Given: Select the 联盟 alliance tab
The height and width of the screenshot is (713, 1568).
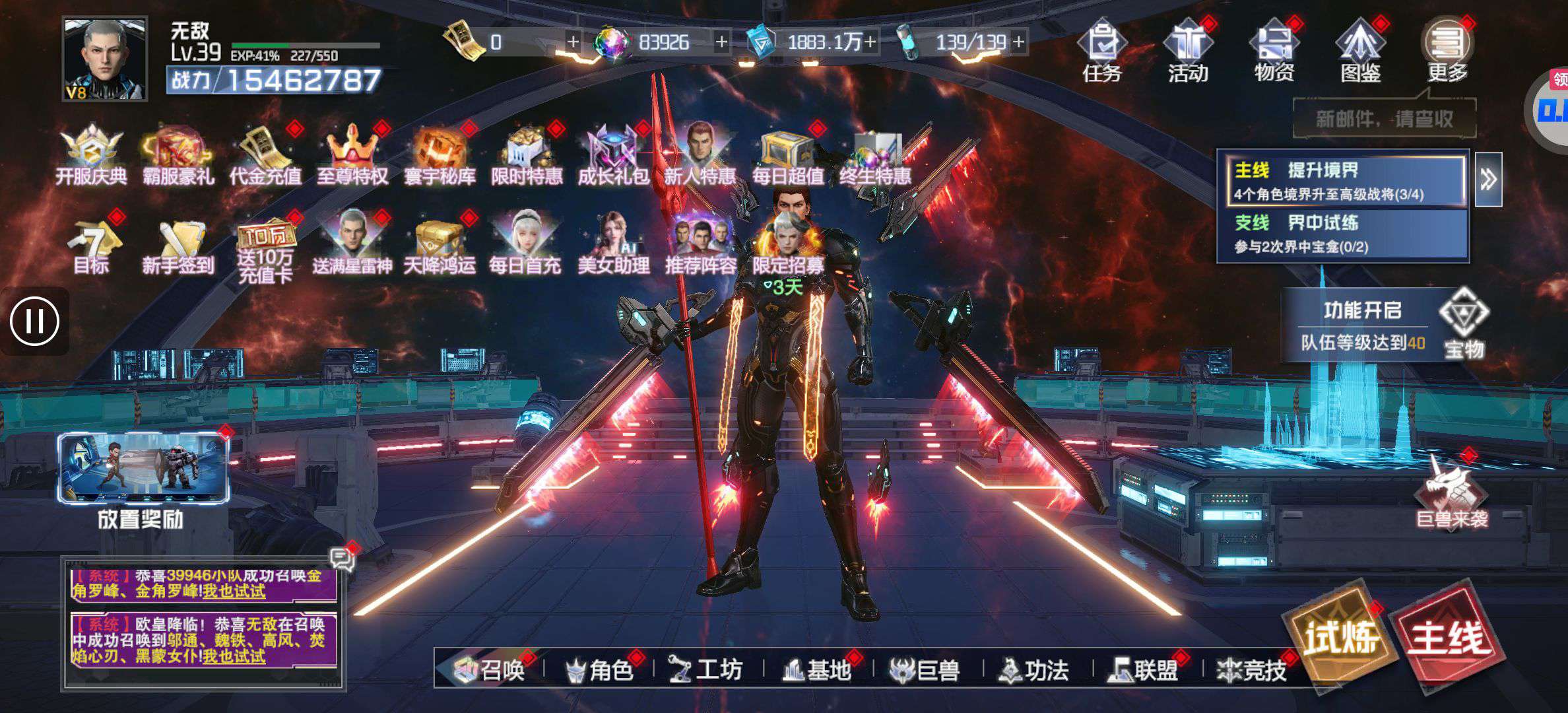Looking at the screenshot, I should 1145,670.
